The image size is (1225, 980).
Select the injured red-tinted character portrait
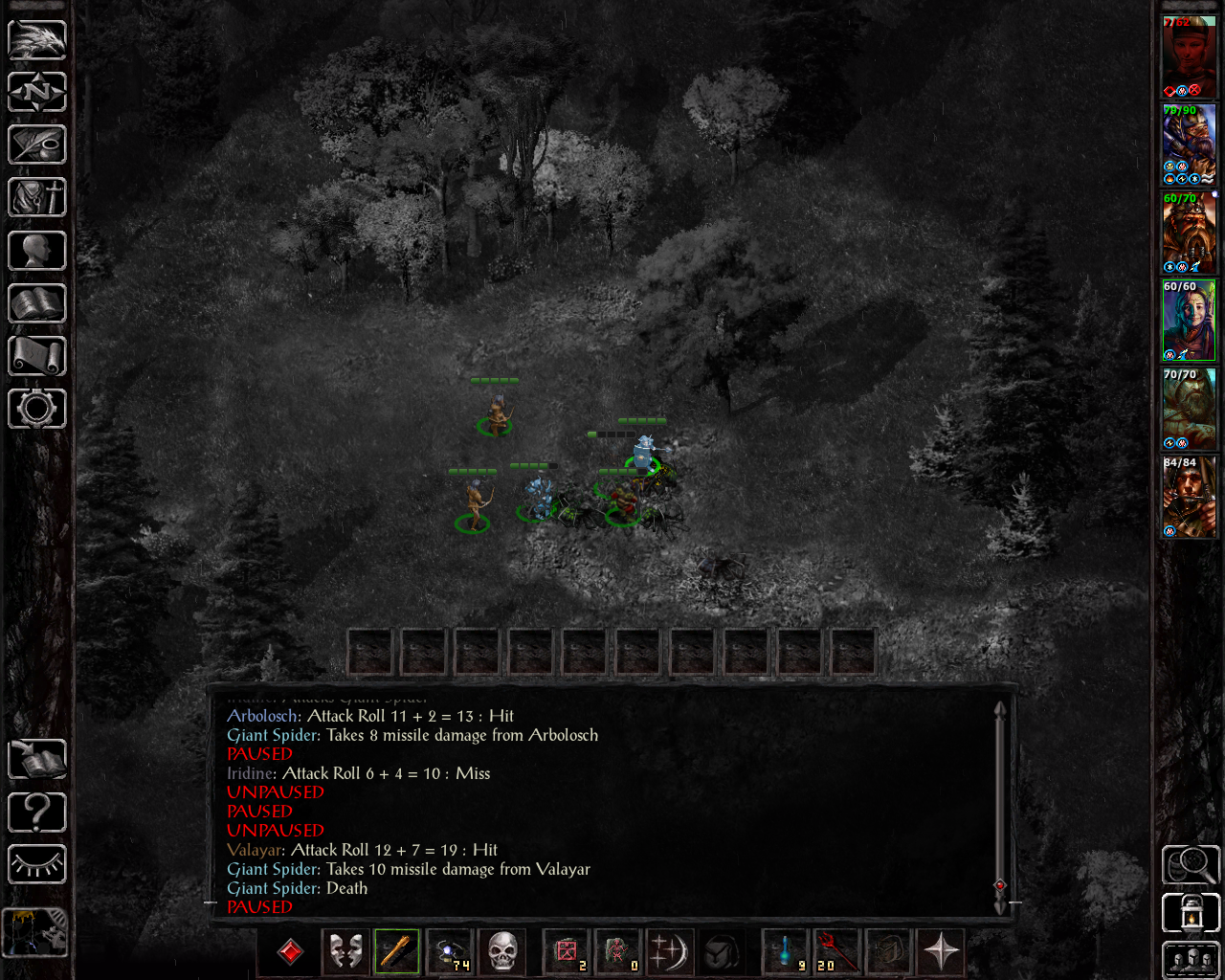pyautogui.click(x=1189, y=56)
